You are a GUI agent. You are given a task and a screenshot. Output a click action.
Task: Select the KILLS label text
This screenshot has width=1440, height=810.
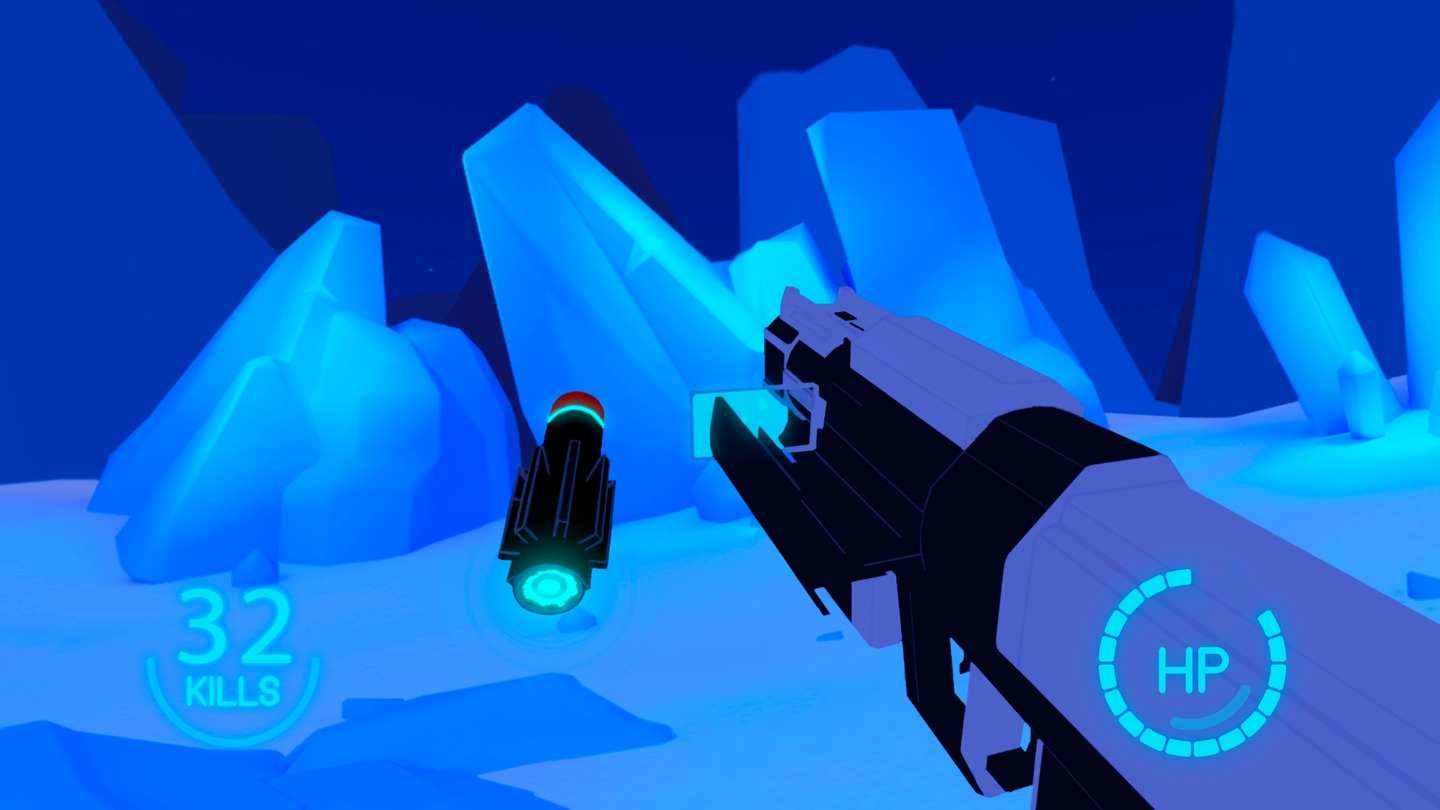tap(232, 690)
